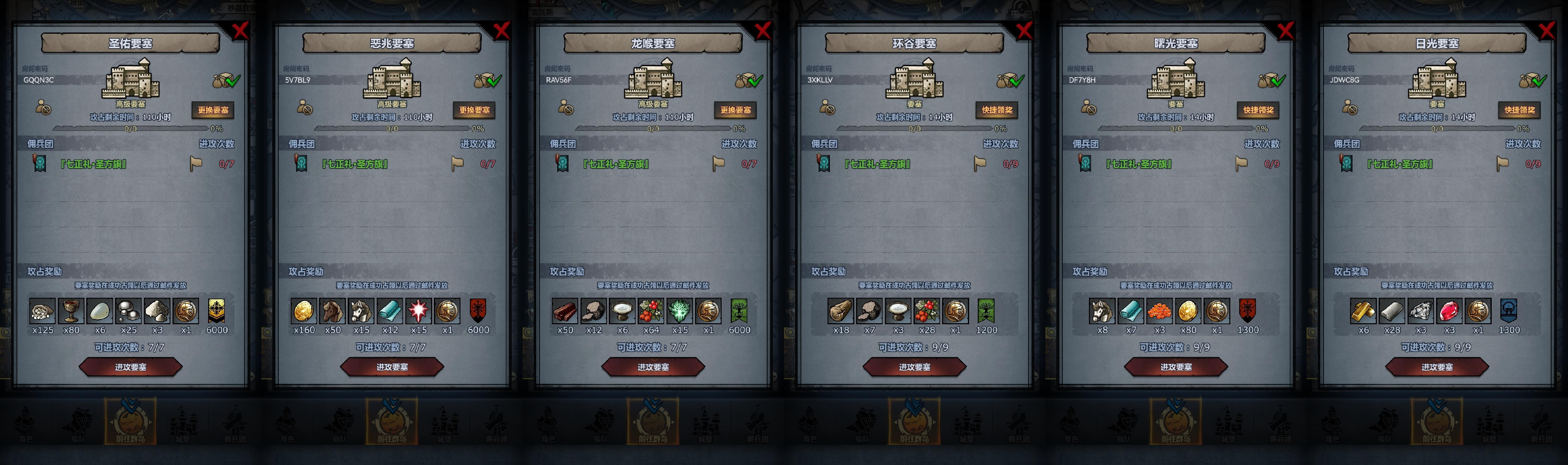Click the x64 tomato reward icon in 龙喉要塞

click(651, 312)
